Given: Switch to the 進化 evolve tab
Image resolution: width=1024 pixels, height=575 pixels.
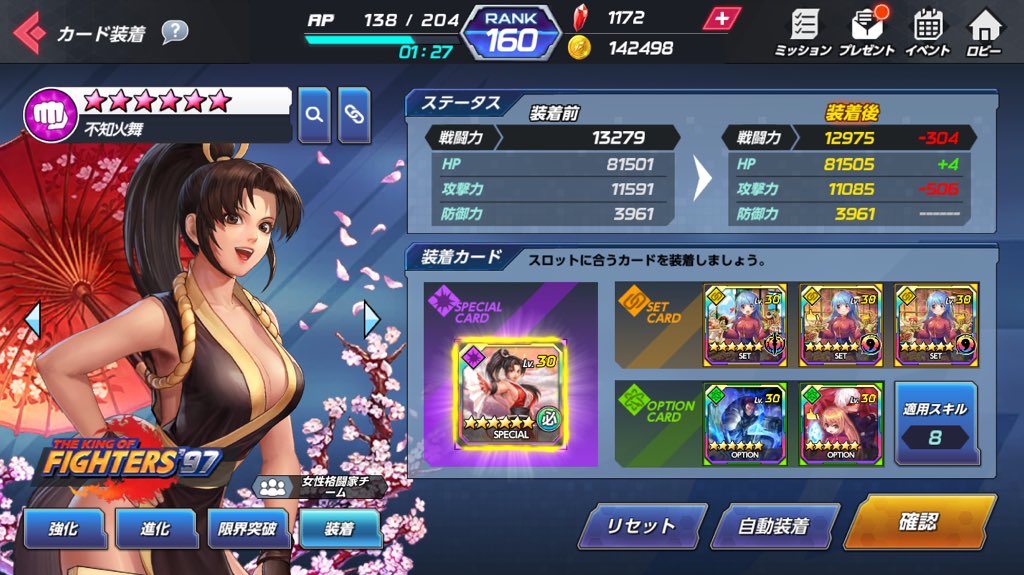Looking at the screenshot, I should click(x=154, y=528).
